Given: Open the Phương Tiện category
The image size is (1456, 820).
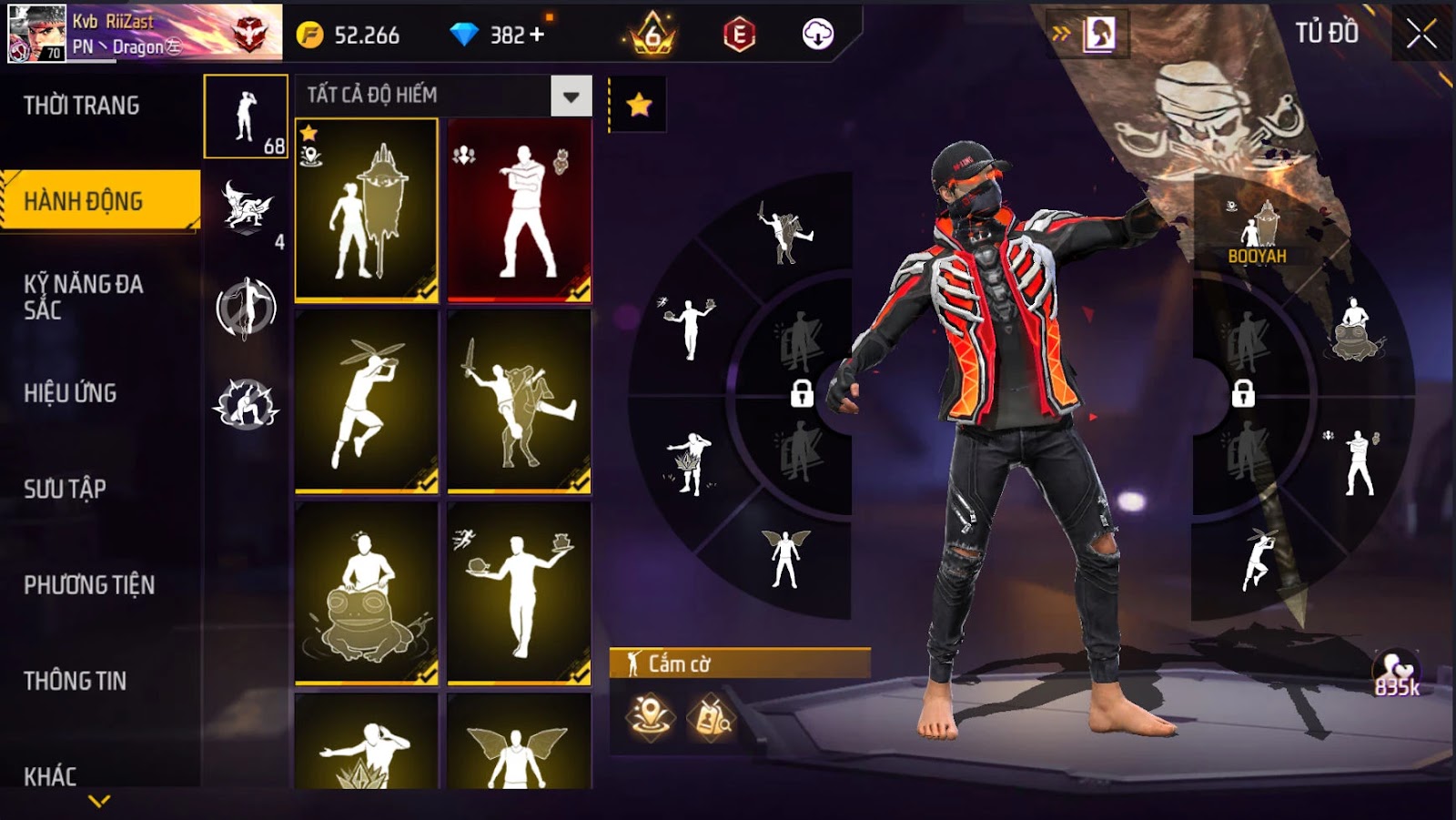Looking at the screenshot, I should 89,584.
